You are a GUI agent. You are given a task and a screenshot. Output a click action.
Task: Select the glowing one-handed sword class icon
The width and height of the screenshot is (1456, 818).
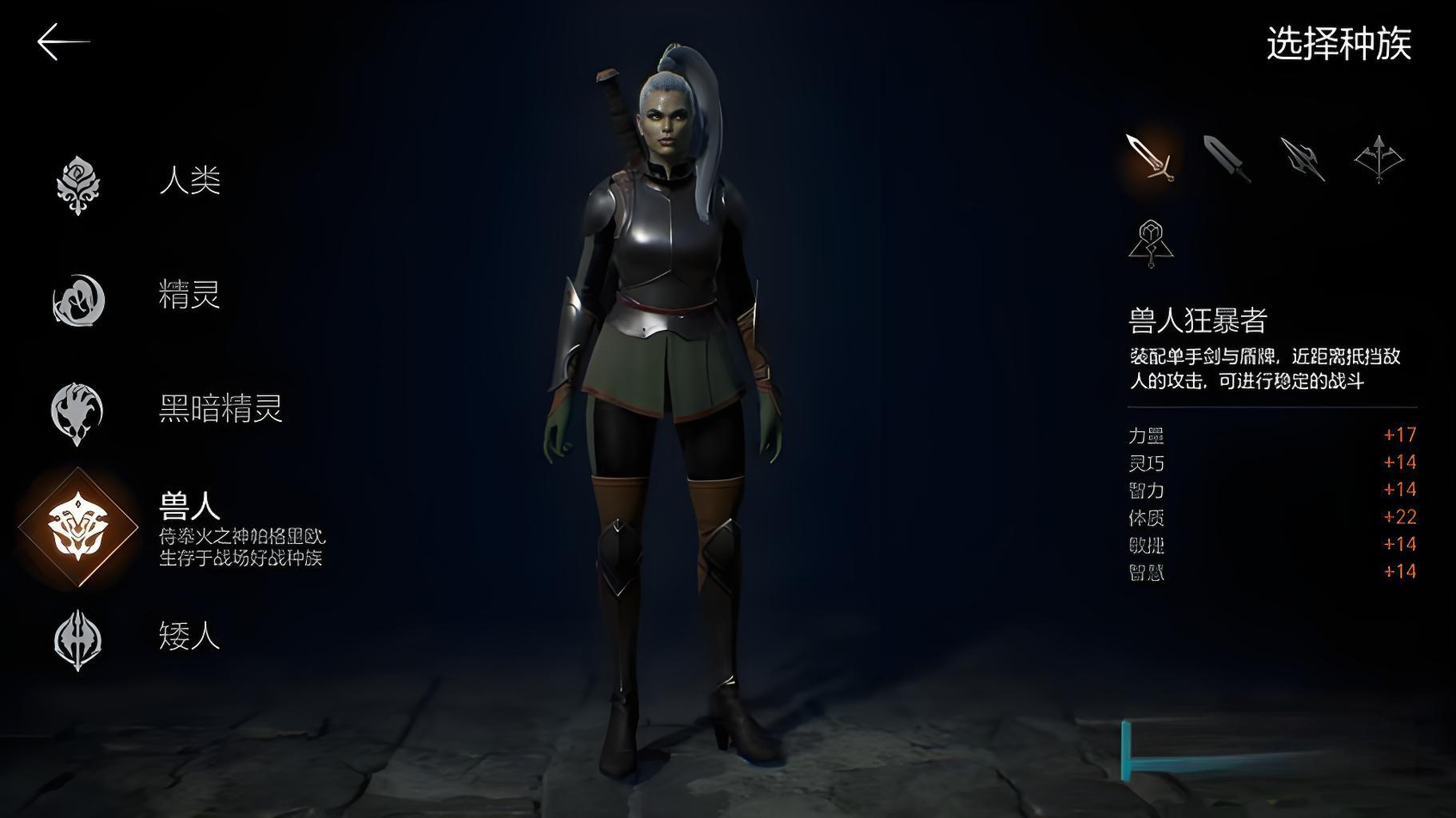[1149, 157]
